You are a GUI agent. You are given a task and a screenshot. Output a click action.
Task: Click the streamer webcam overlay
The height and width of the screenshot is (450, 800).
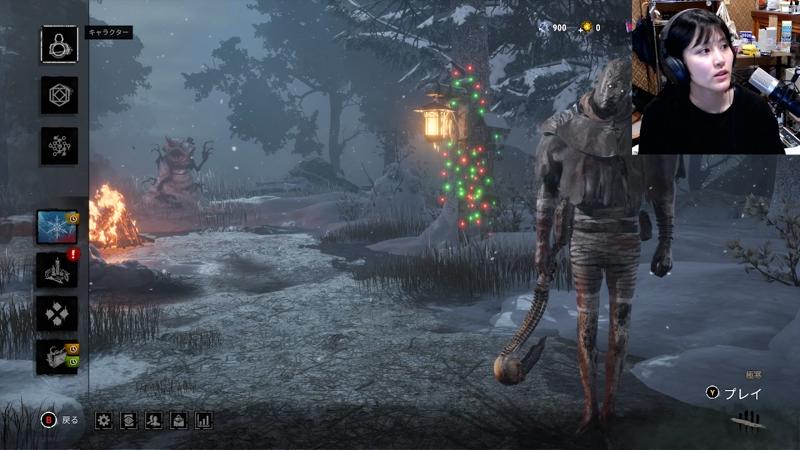[x=715, y=77]
